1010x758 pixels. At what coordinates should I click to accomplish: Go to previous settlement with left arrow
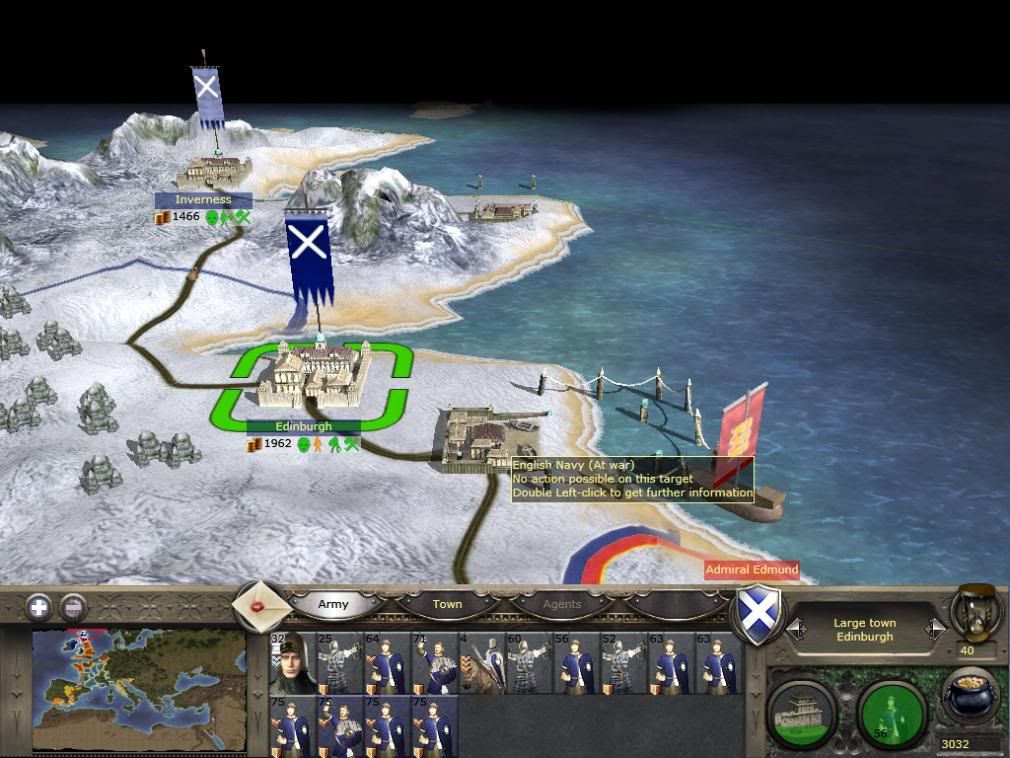pyautogui.click(x=797, y=629)
